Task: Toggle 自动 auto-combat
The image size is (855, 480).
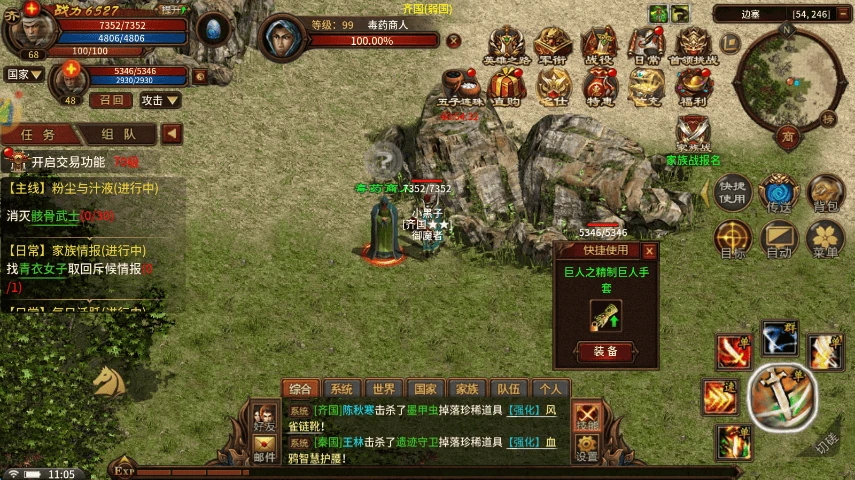Action: click(x=778, y=239)
